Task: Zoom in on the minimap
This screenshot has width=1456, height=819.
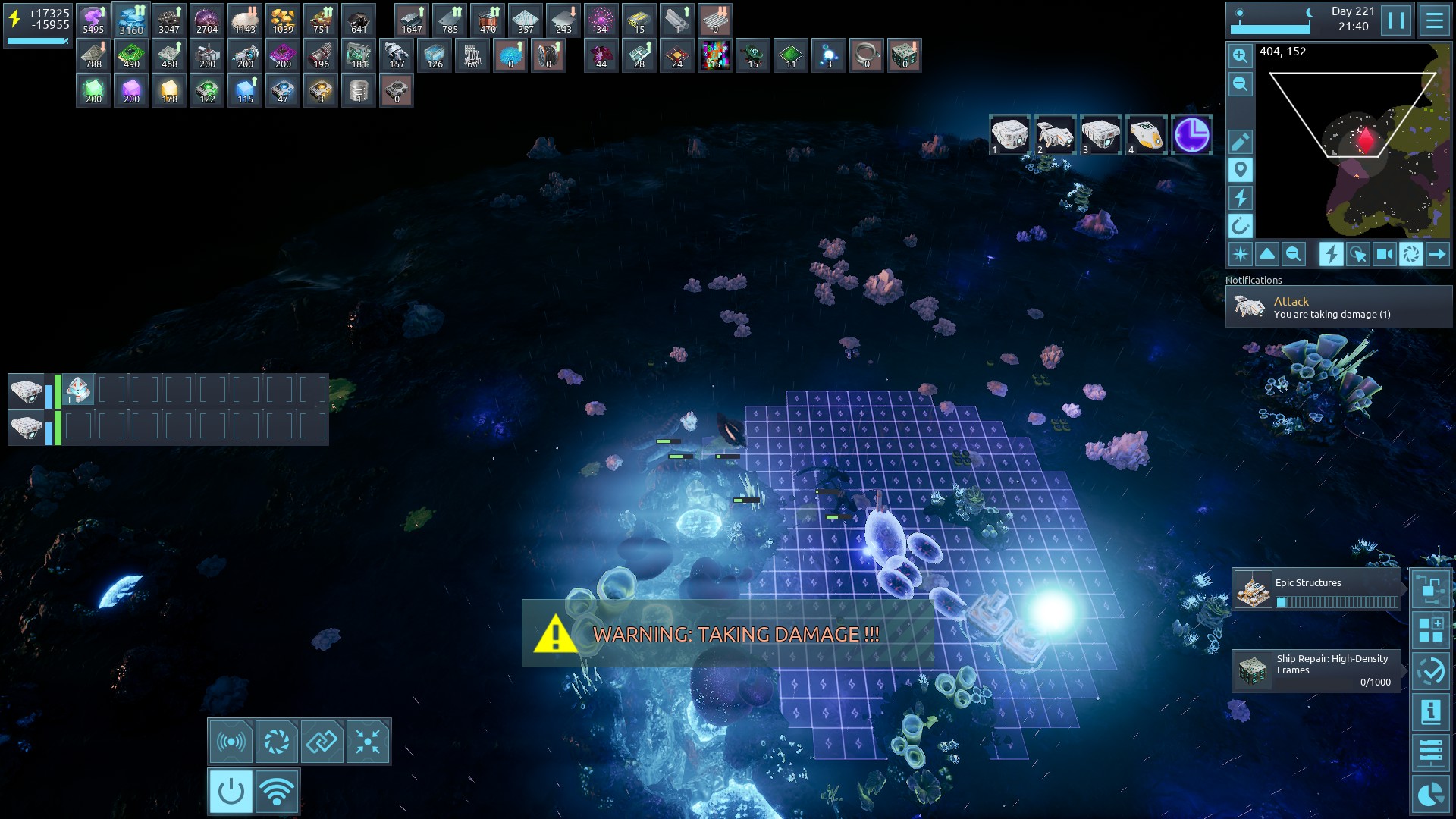Action: click(x=1240, y=55)
